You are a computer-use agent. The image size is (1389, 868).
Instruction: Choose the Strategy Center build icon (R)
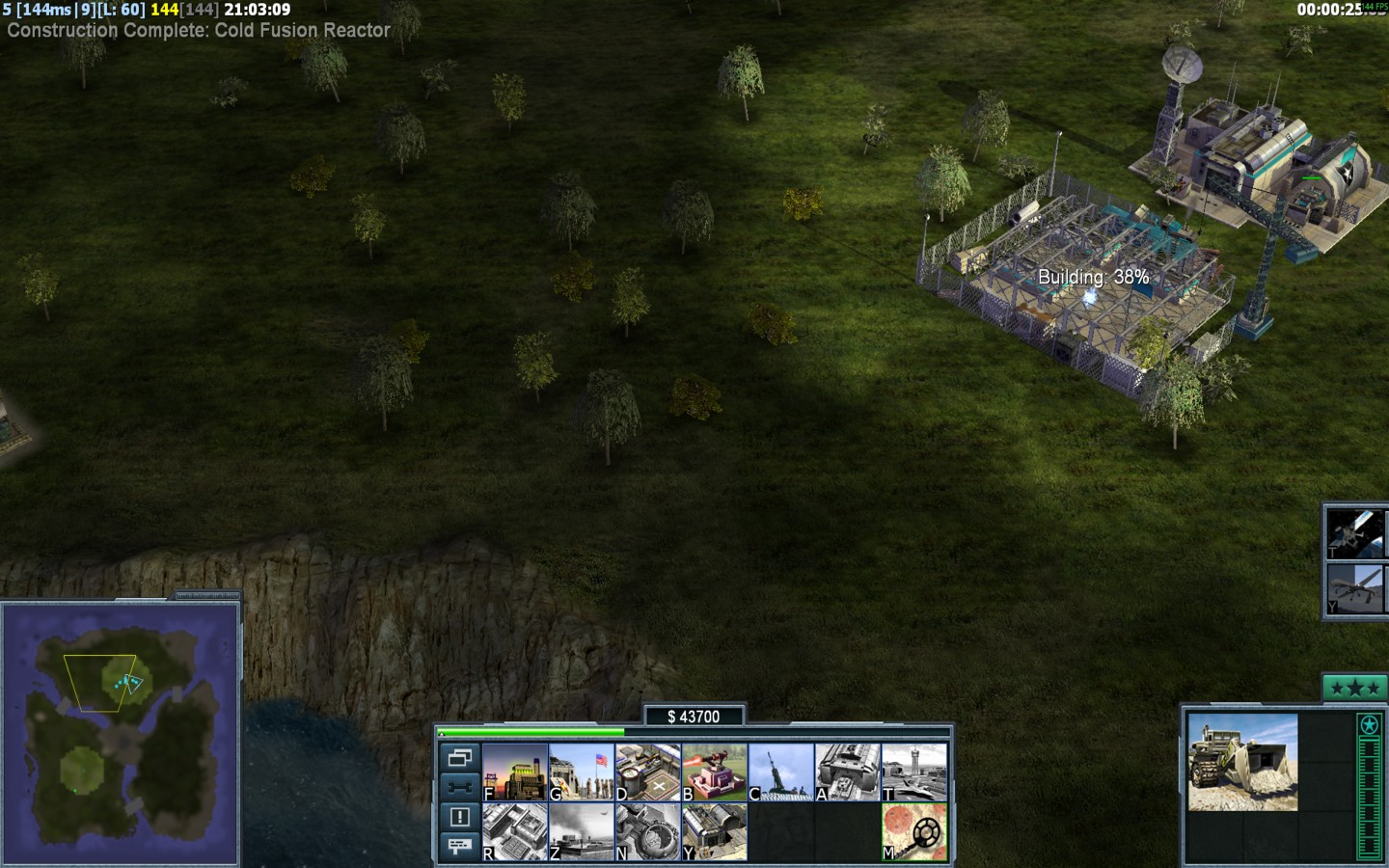point(515,832)
